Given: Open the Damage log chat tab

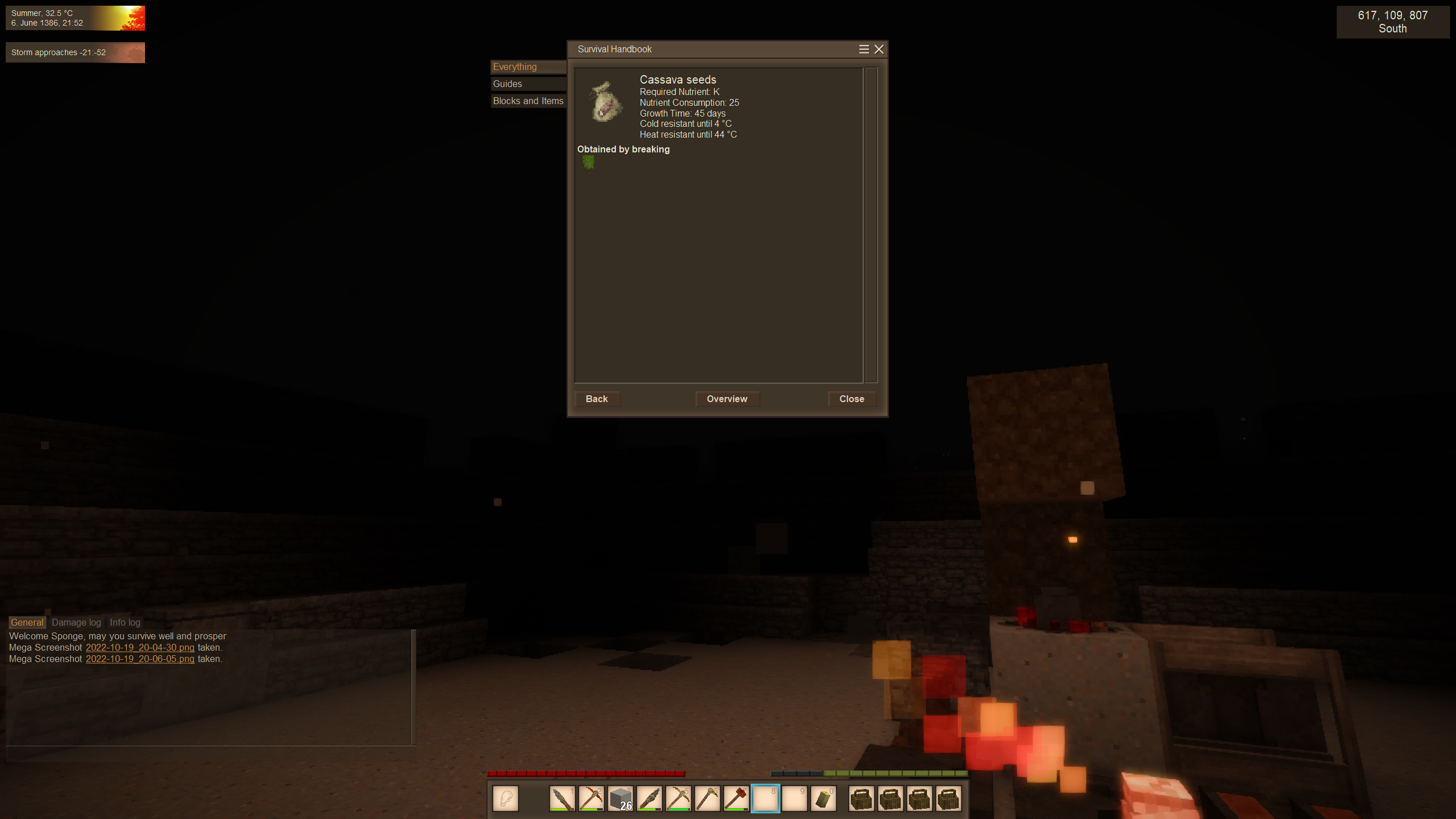Looking at the screenshot, I should click(76, 623).
